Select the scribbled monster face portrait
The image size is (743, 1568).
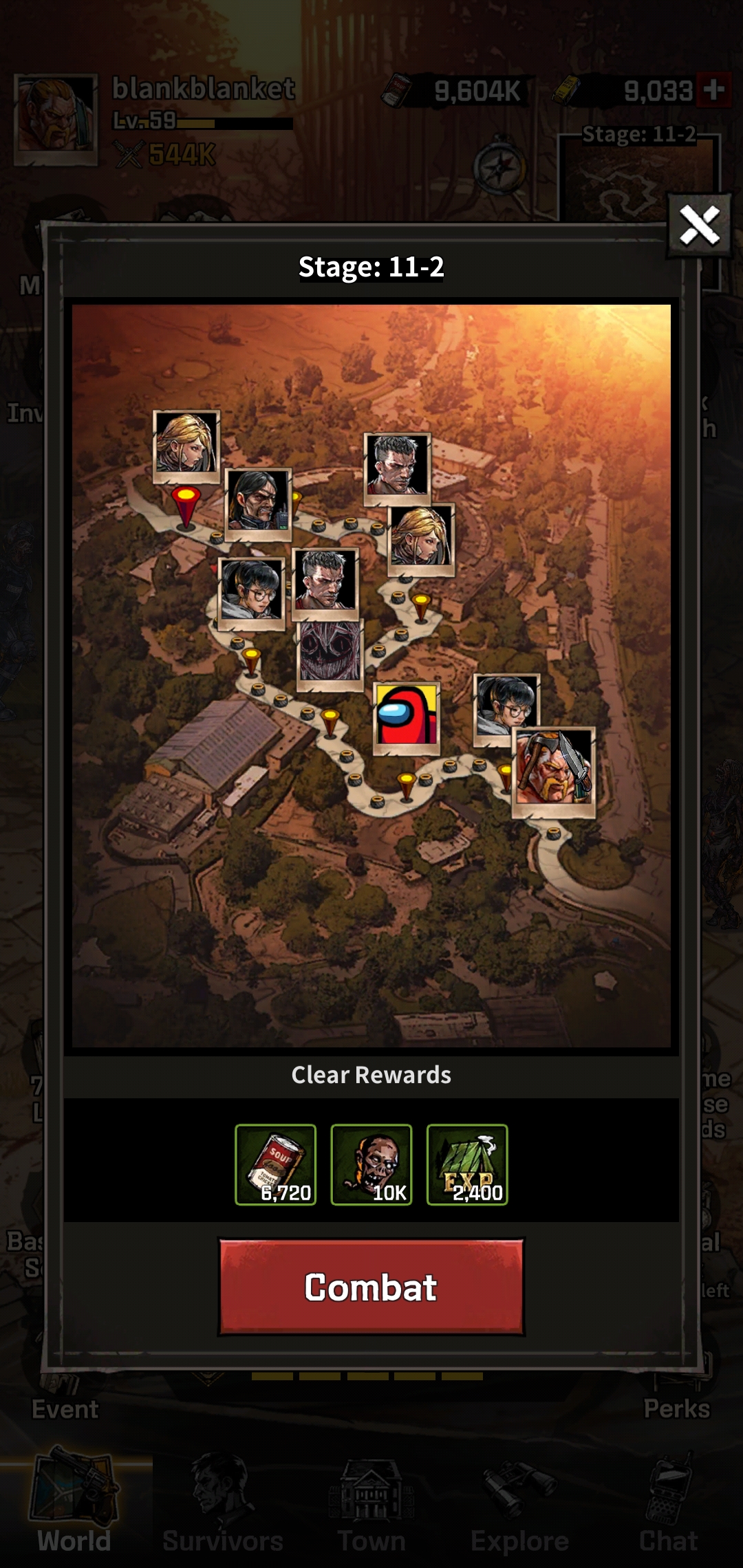pos(330,653)
